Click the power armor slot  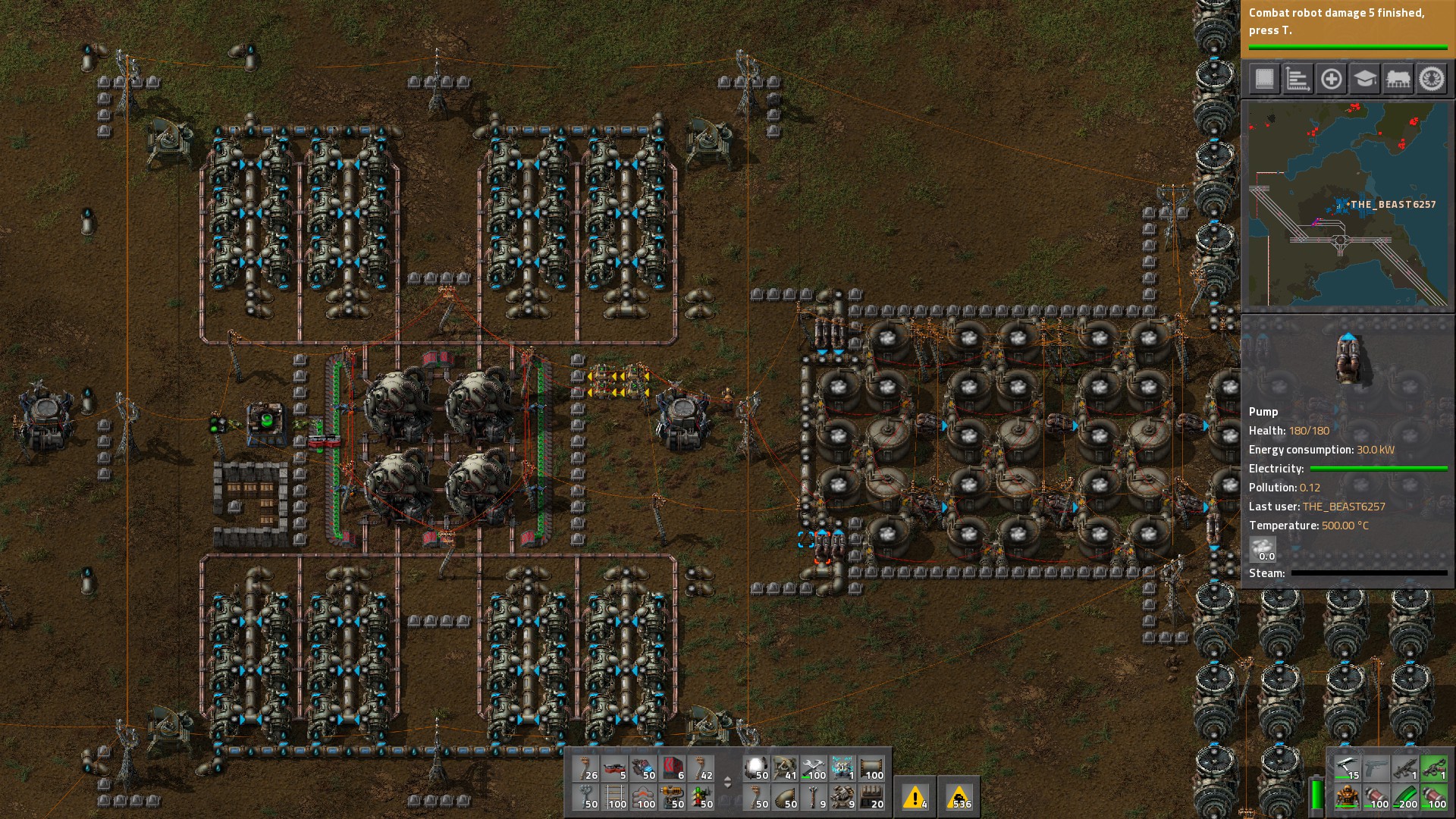coord(1347,797)
